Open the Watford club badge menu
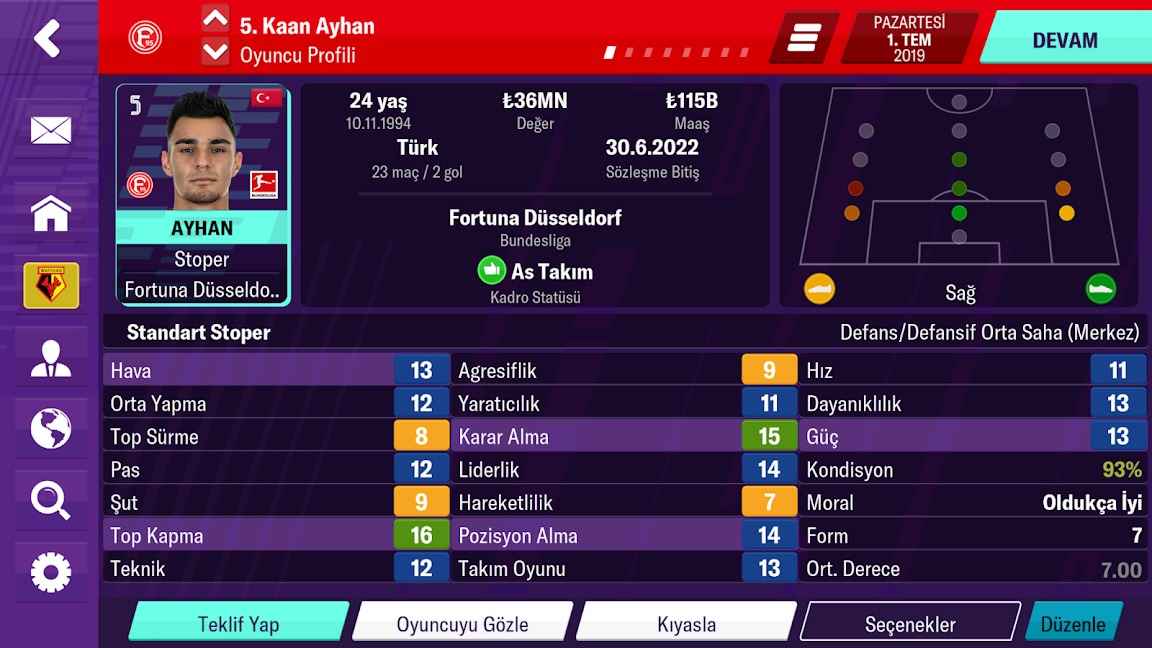The width and height of the screenshot is (1152, 648). pyautogui.click(x=50, y=286)
